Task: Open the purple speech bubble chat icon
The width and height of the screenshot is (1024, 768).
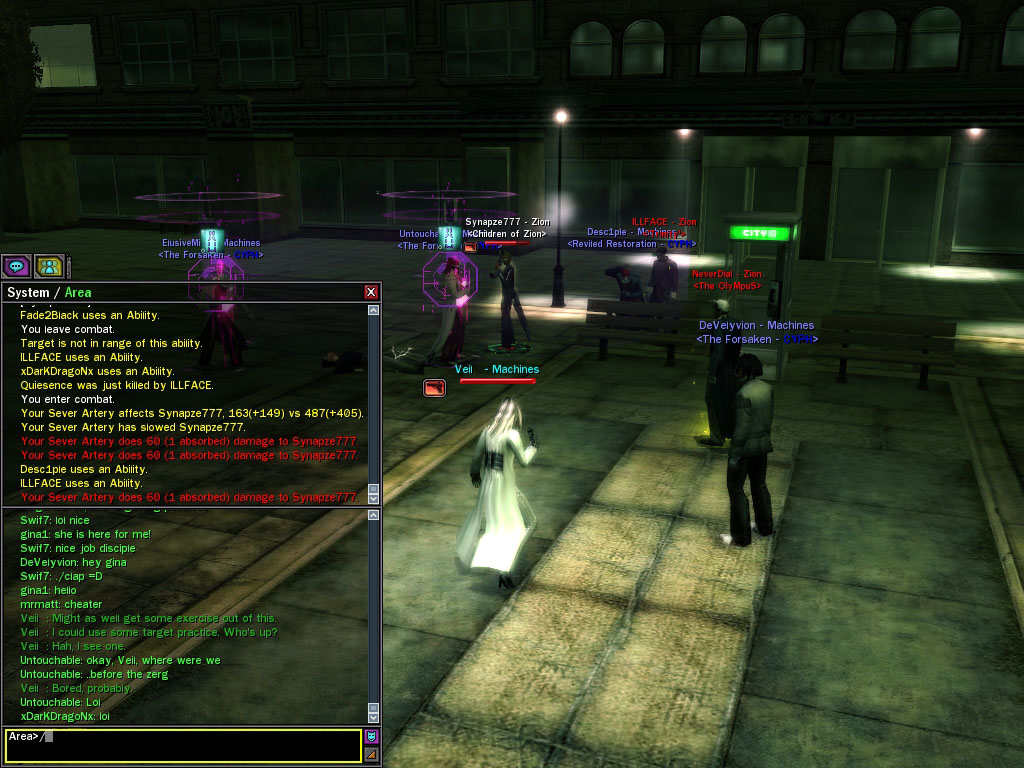Action: click(15, 266)
